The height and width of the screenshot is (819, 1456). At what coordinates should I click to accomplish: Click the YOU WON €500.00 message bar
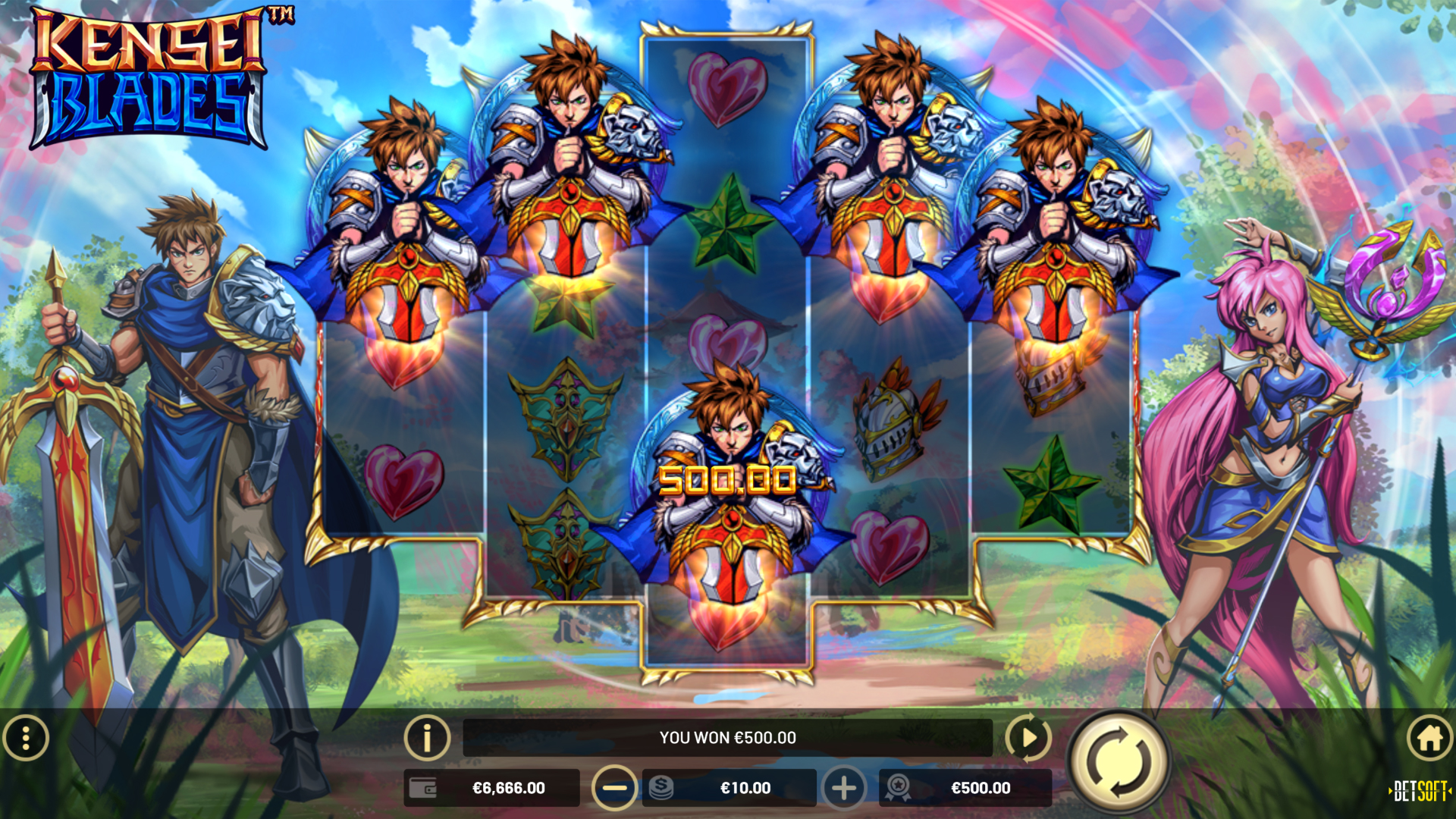point(728,736)
